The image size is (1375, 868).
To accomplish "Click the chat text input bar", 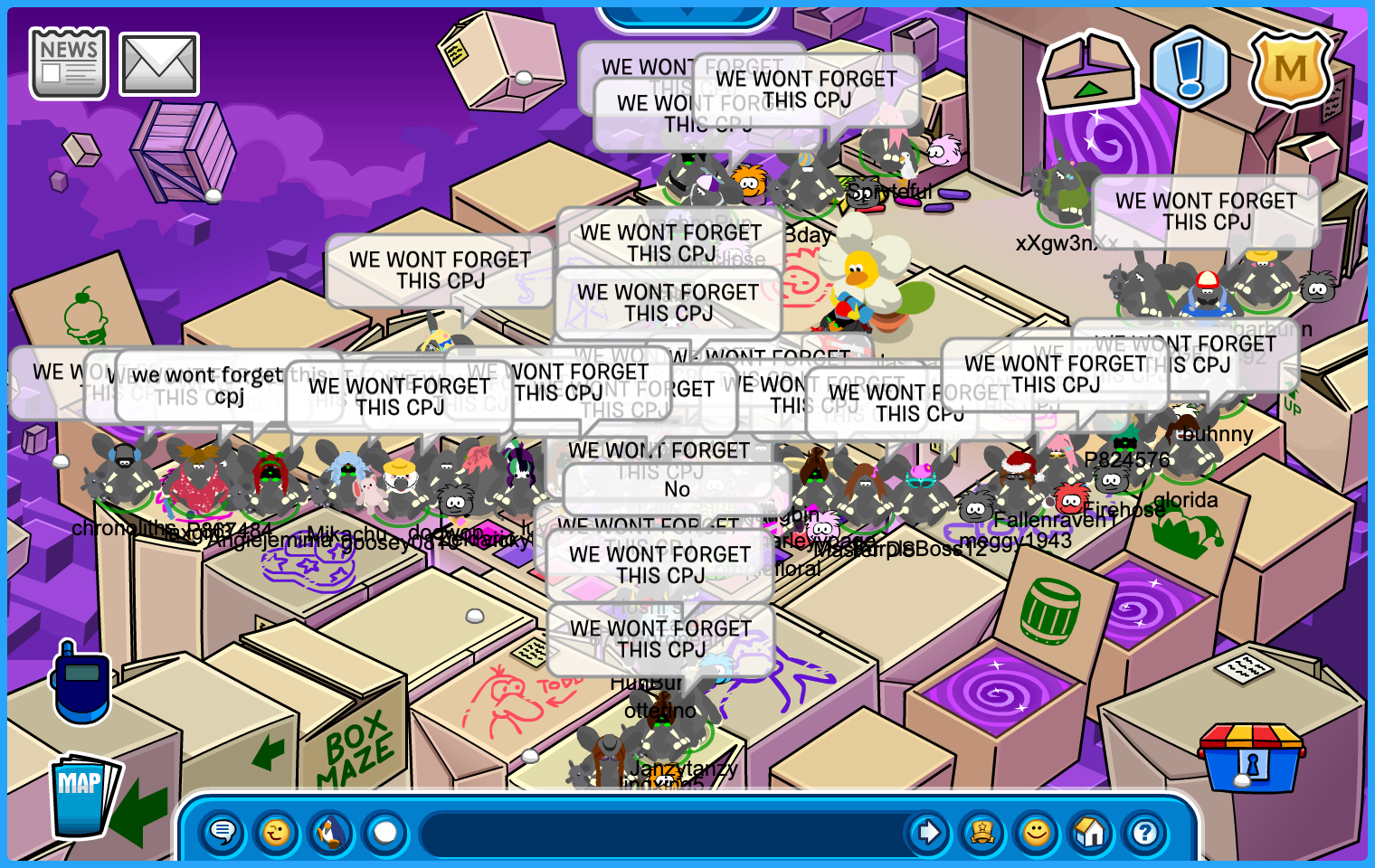I will pyautogui.click(x=660, y=832).
